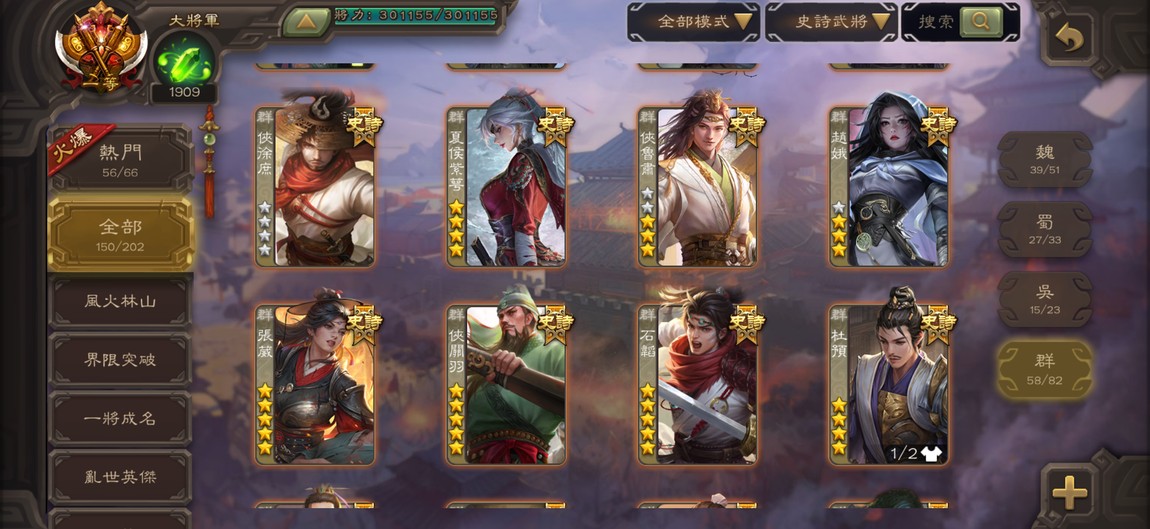Show the 亂世英傑 category
Viewport: 1150px width, 529px height.
pyautogui.click(x=120, y=477)
